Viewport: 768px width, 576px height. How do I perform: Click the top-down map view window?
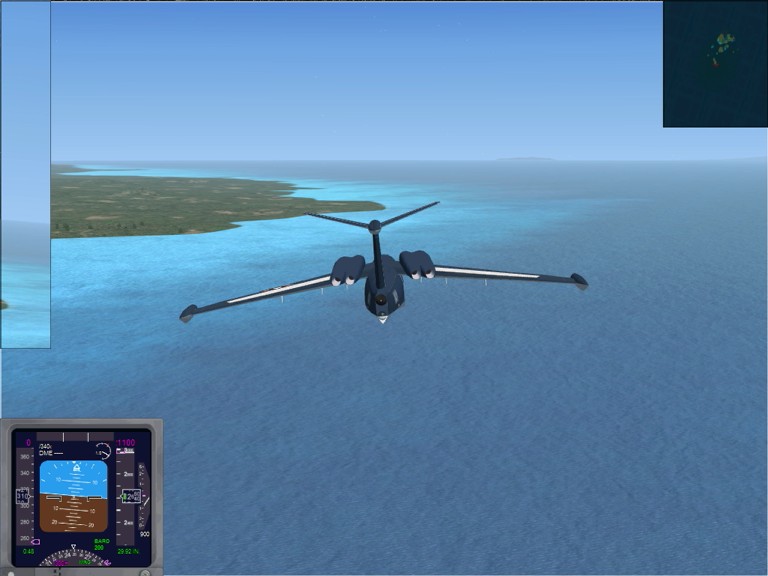[x=715, y=64]
